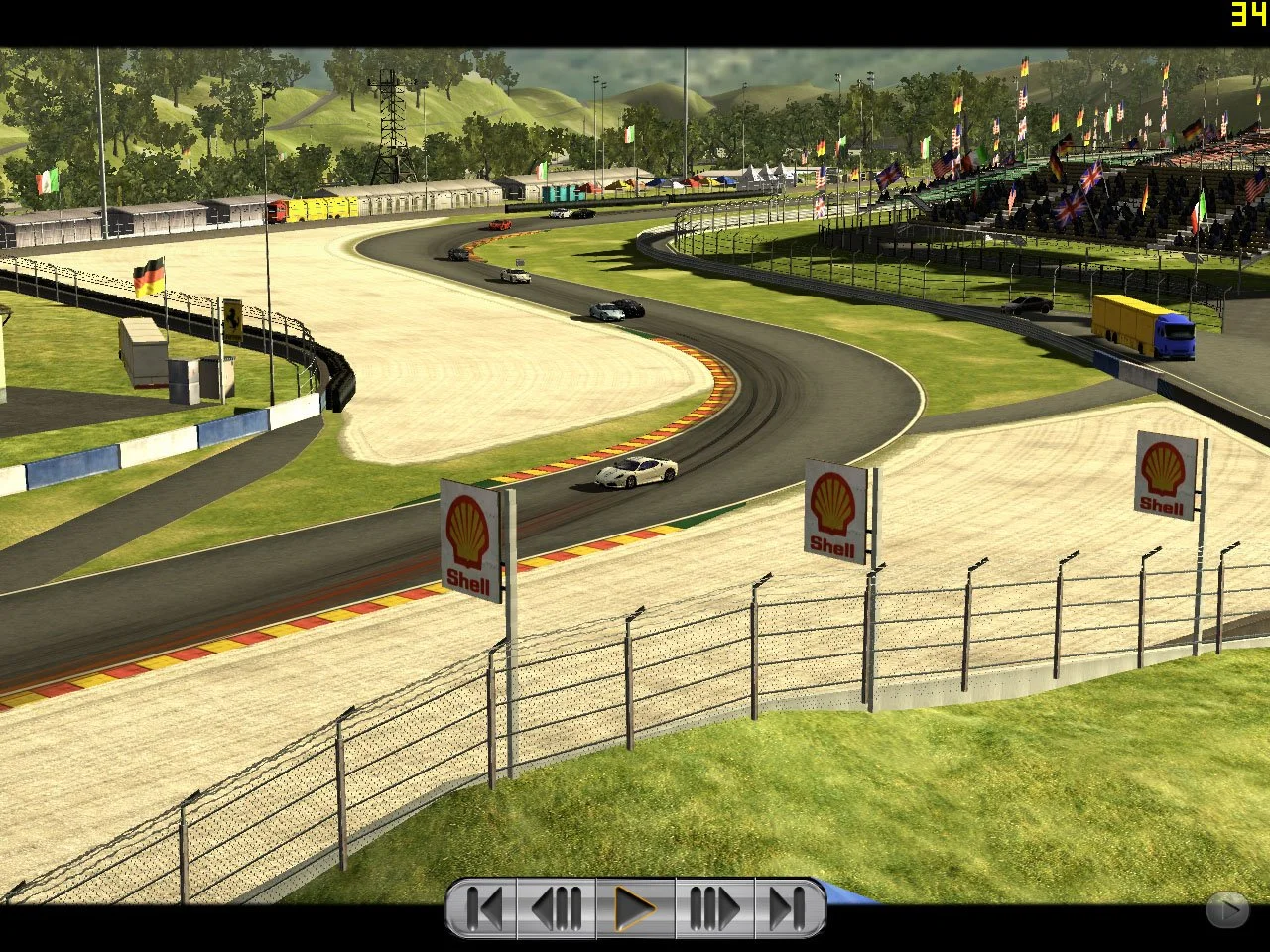1270x952 pixels.
Task: Click the white car on the track
Action: click(x=636, y=469)
